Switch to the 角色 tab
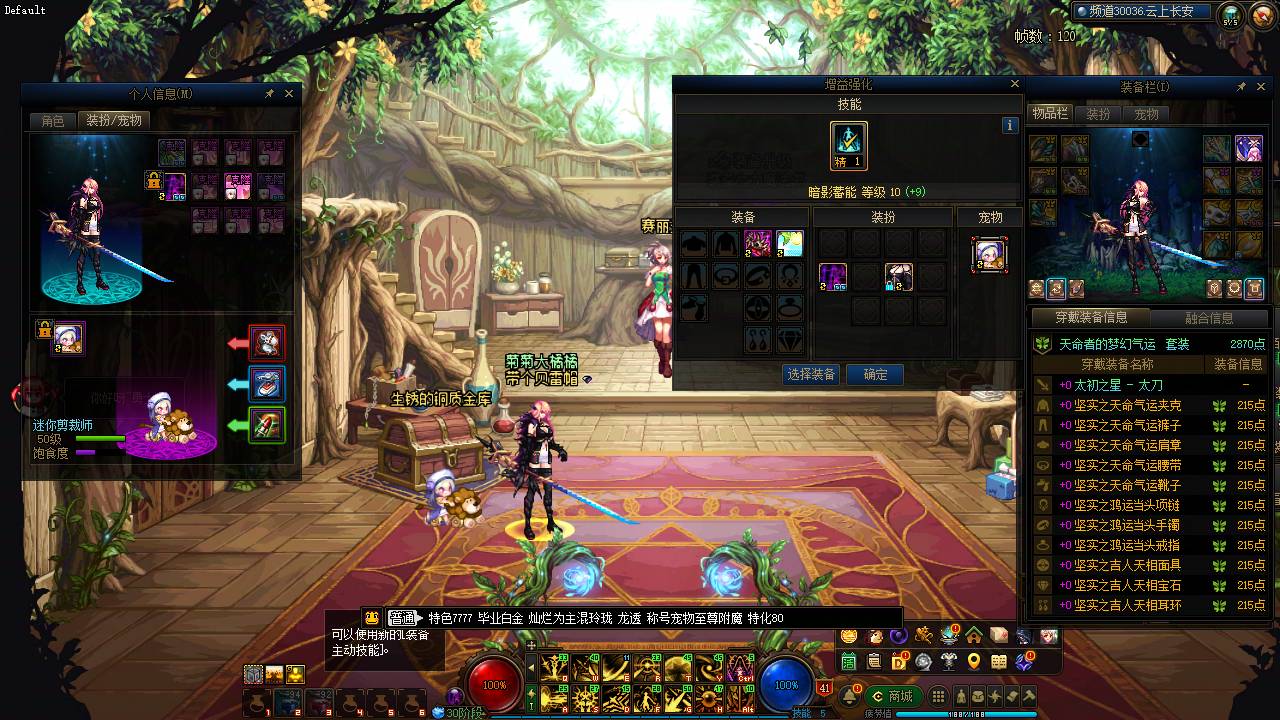 53,121
